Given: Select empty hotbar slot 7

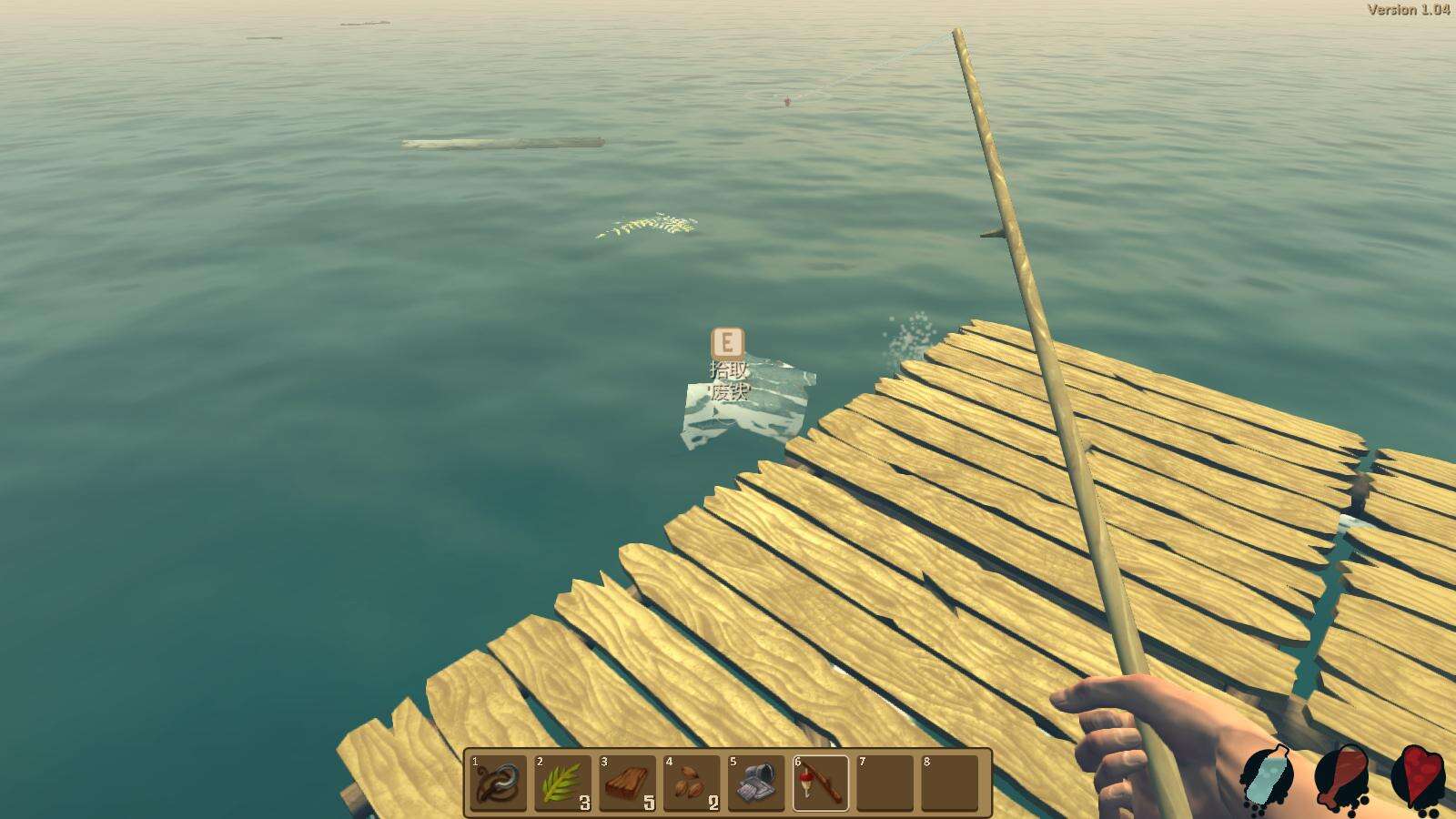Looking at the screenshot, I should click(885, 783).
